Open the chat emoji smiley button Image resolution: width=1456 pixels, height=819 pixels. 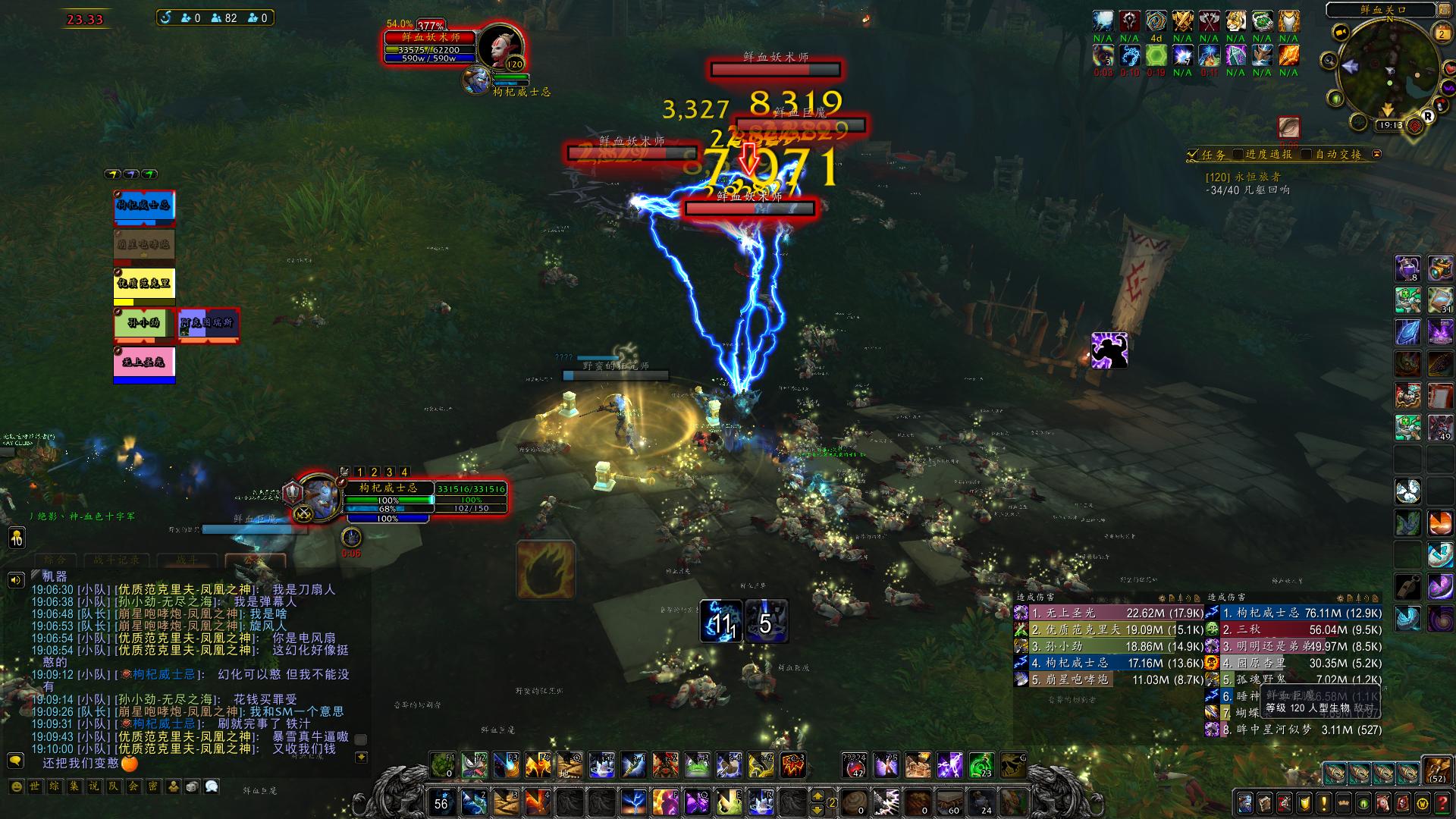pos(16,786)
